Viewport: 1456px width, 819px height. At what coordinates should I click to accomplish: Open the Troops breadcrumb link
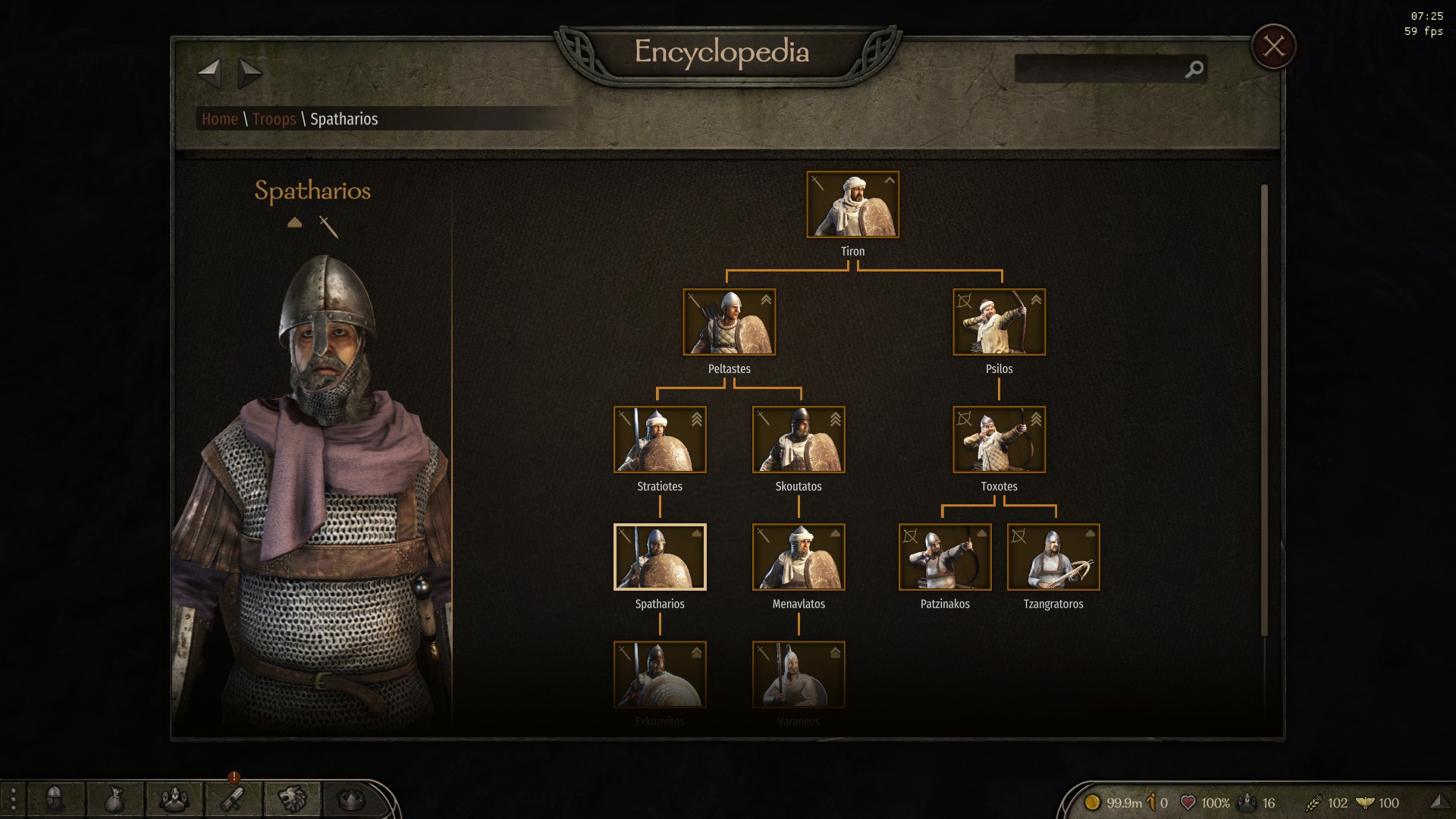[274, 119]
